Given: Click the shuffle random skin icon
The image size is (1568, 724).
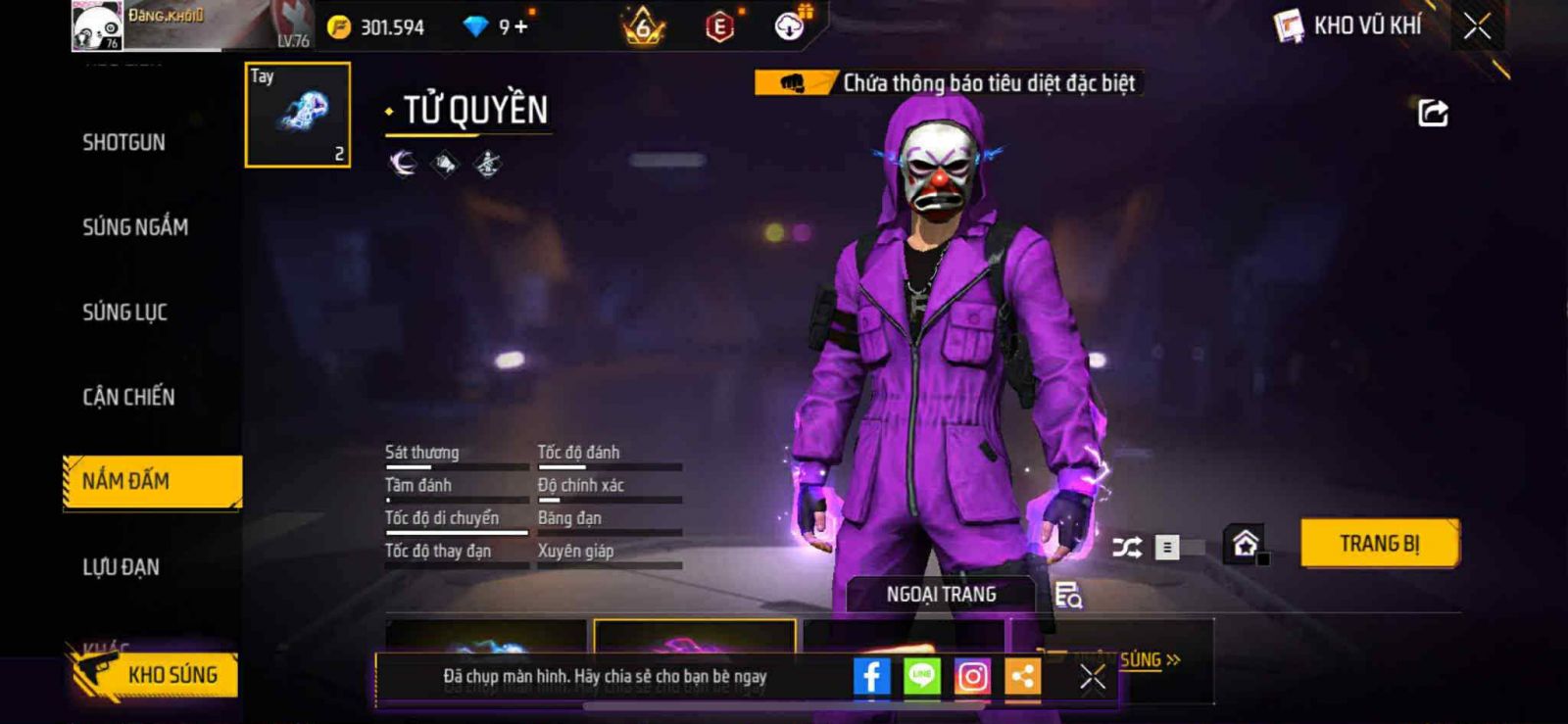Looking at the screenshot, I should pos(1127,547).
